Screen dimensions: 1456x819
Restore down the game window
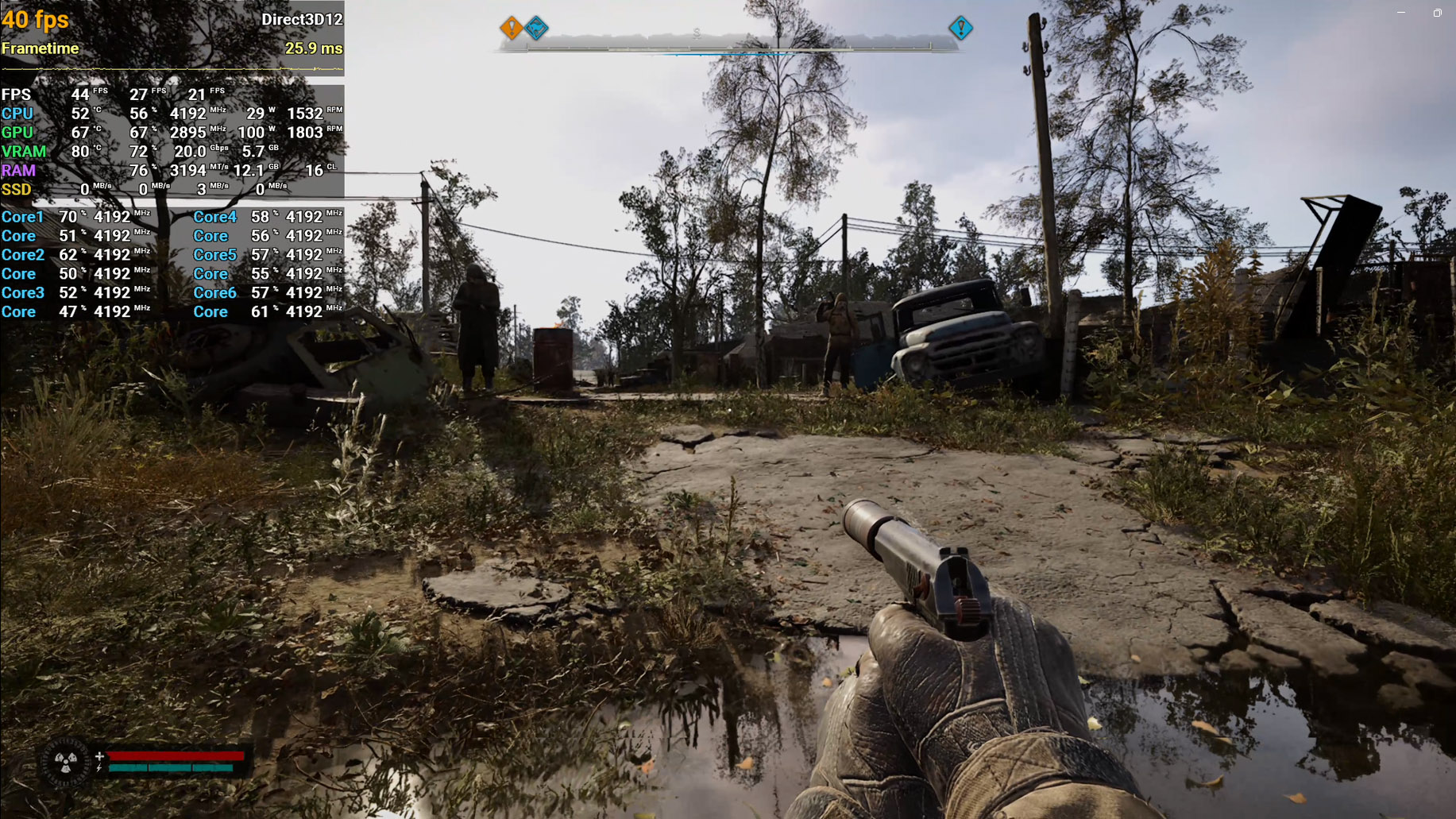click(x=1437, y=13)
